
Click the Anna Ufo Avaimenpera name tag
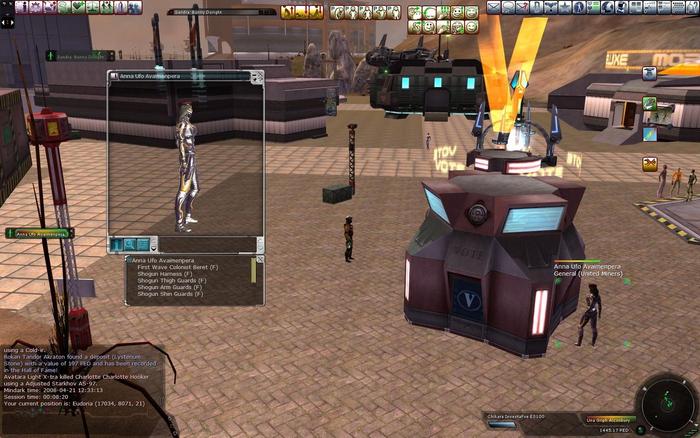tap(40, 233)
